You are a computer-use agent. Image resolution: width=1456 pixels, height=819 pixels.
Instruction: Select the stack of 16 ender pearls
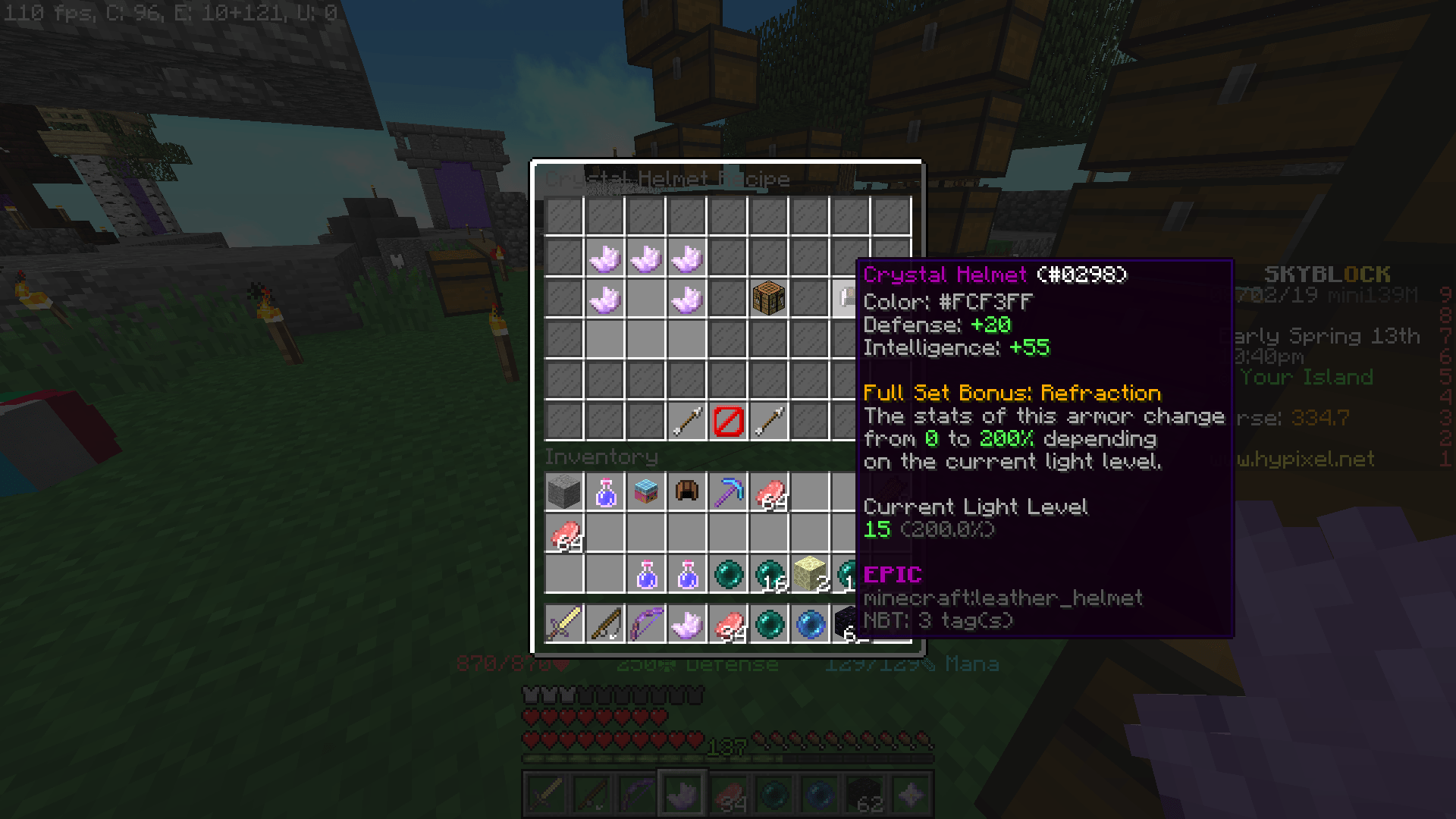(768, 574)
